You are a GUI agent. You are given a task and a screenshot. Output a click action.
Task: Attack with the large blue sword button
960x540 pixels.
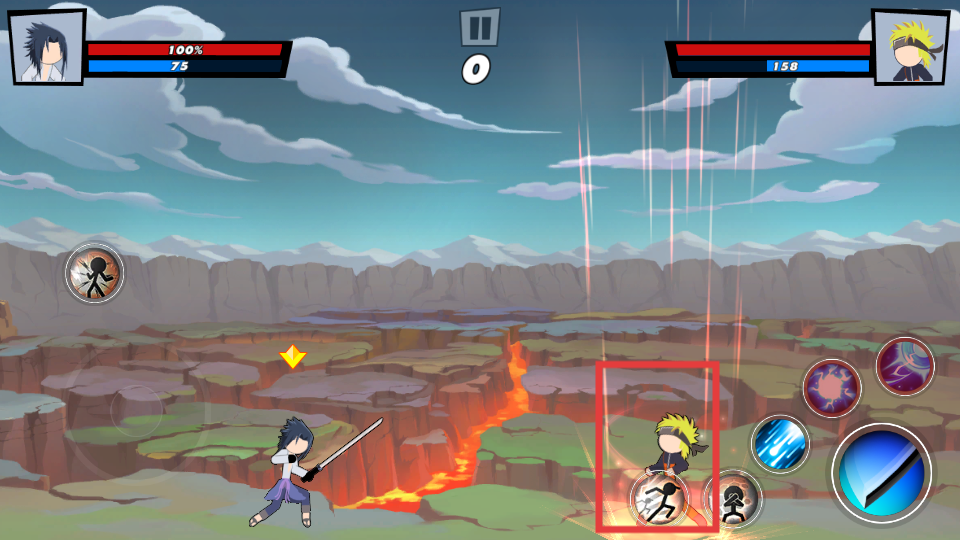click(x=881, y=473)
